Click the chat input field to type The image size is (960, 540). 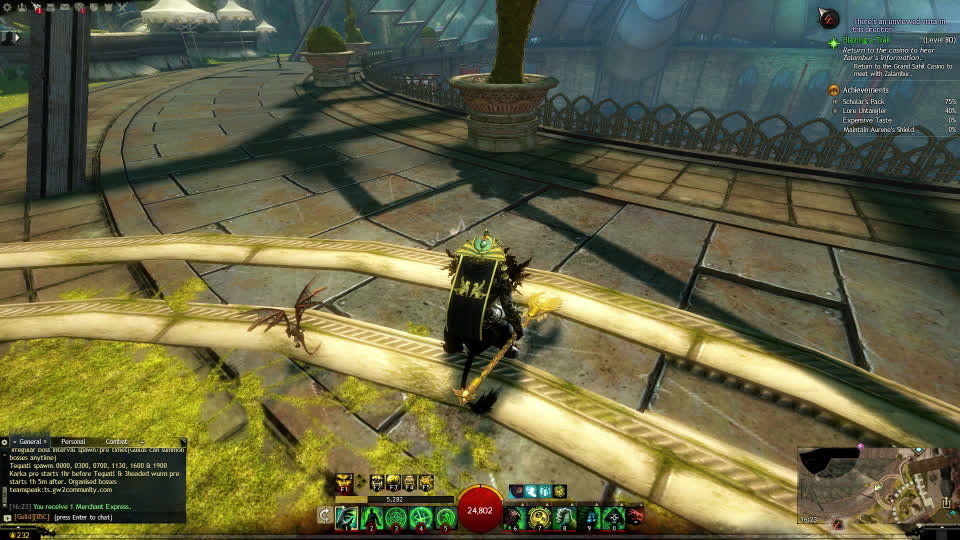(x=100, y=517)
